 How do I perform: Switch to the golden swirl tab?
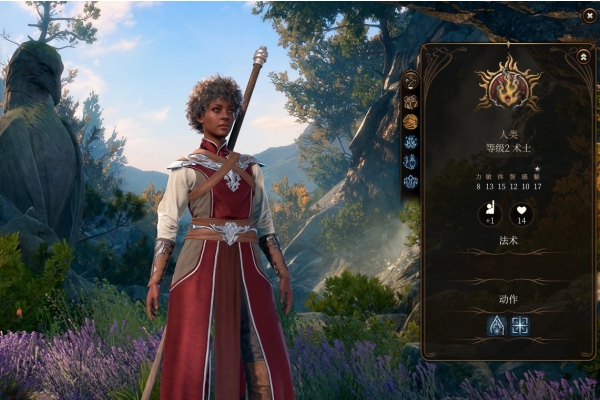pos(410,121)
